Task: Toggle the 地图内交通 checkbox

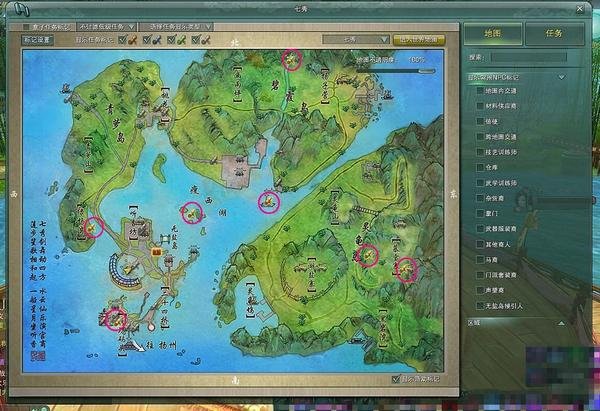Action: tap(481, 91)
